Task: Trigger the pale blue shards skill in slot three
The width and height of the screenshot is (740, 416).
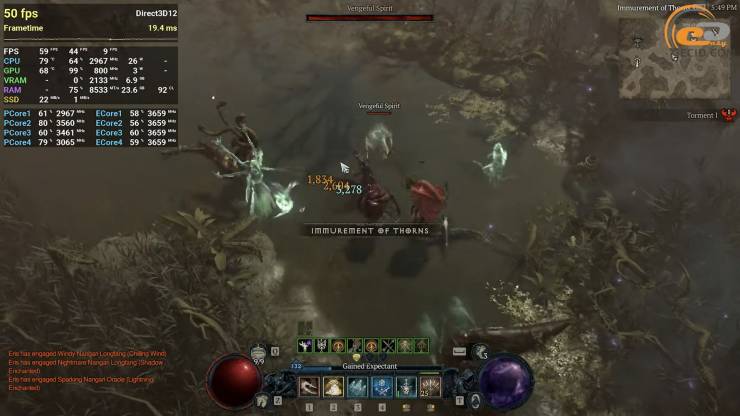Action: pyautogui.click(x=358, y=386)
